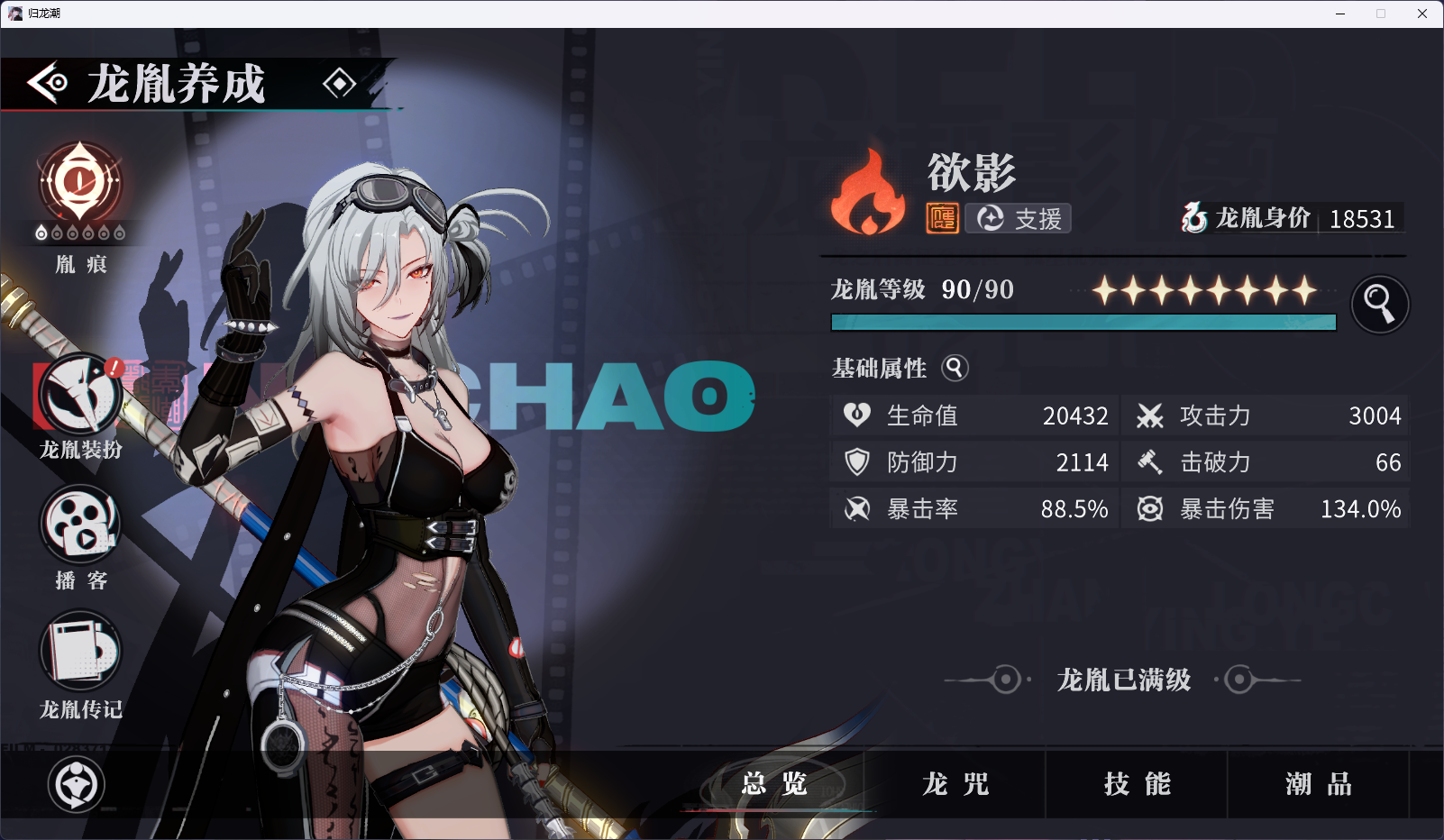This screenshot has height=840, width=1444.
Task: Open the magnifier next to 基础属性
Action: click(x=955, y=368)
